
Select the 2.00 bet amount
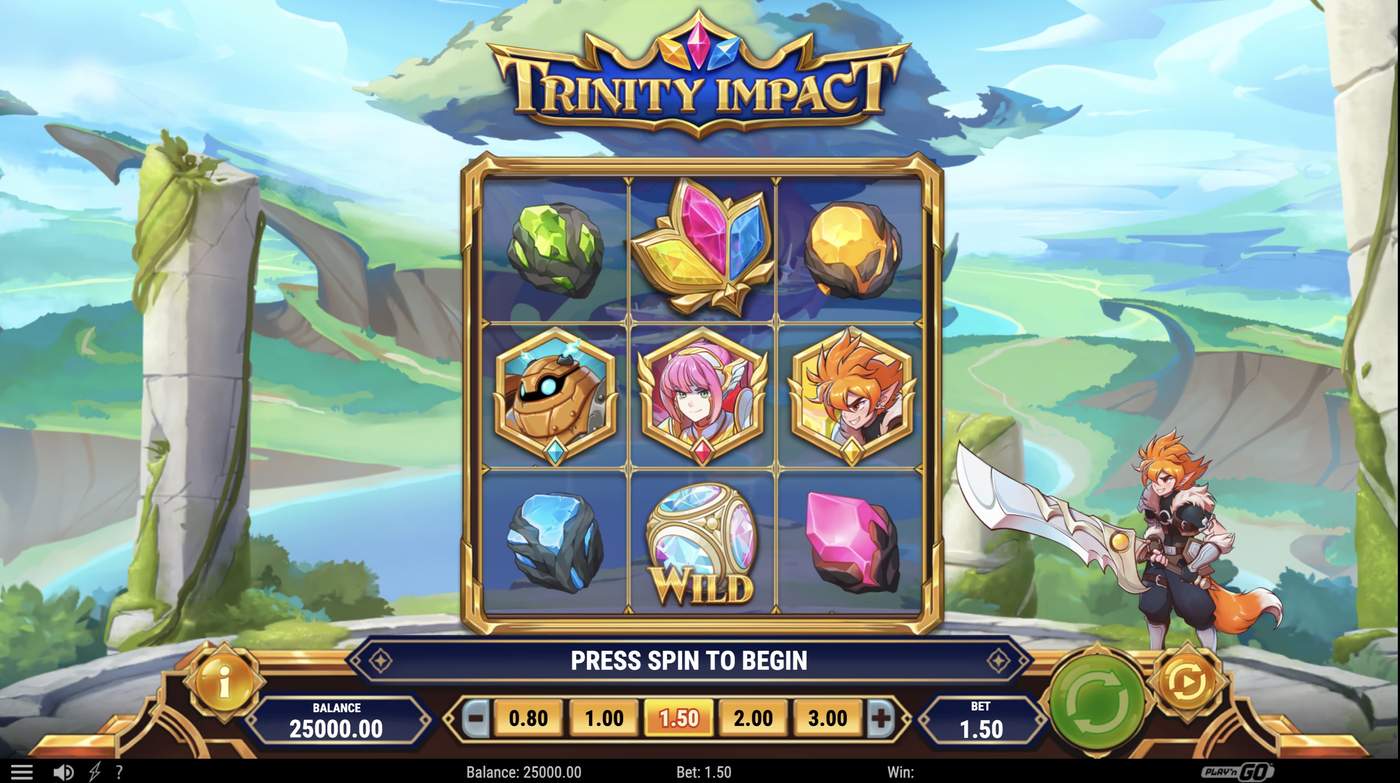coord(754,718)
